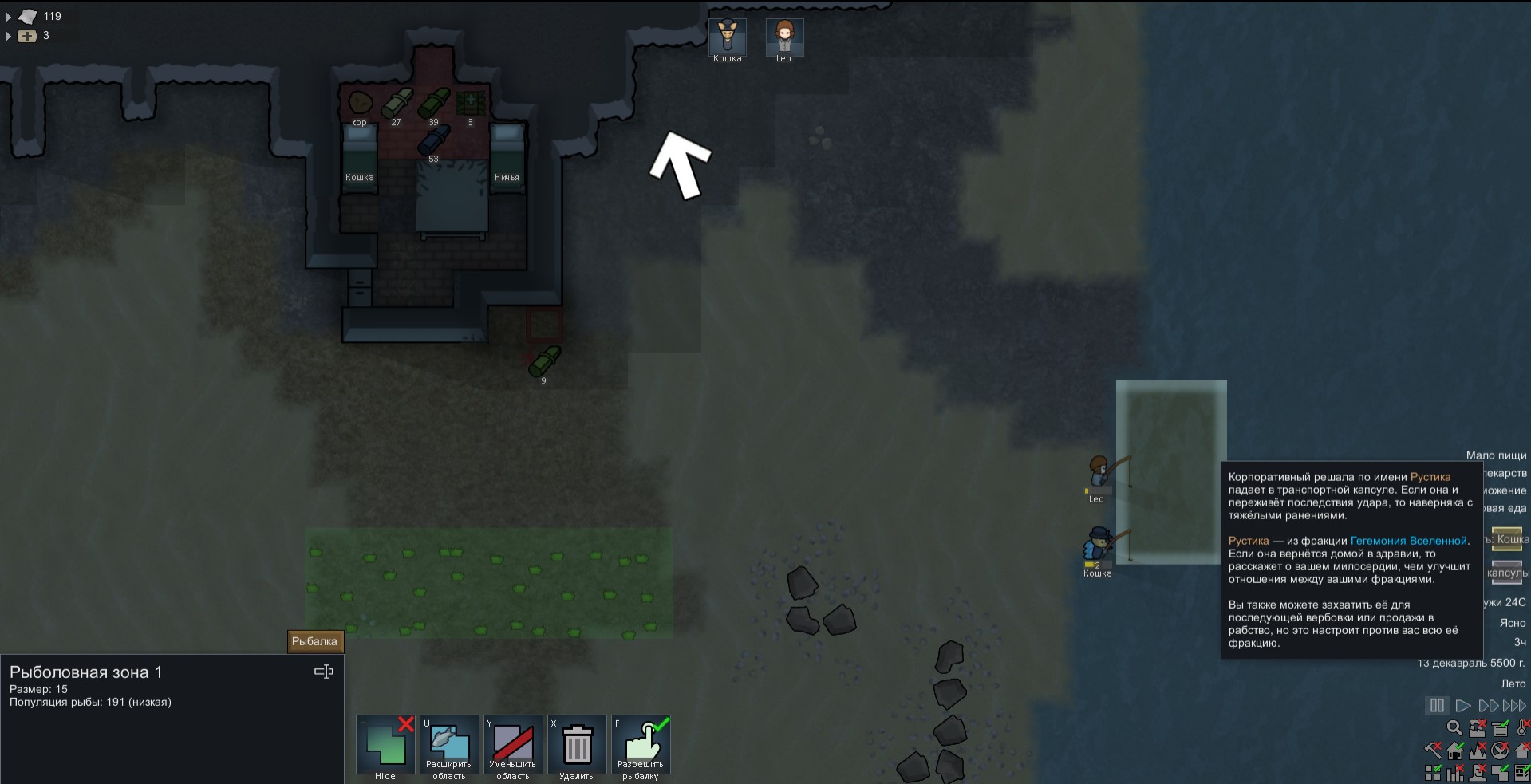Click the magnifying glass search icon
The image size is (1531, 784).
(1454, 728)
